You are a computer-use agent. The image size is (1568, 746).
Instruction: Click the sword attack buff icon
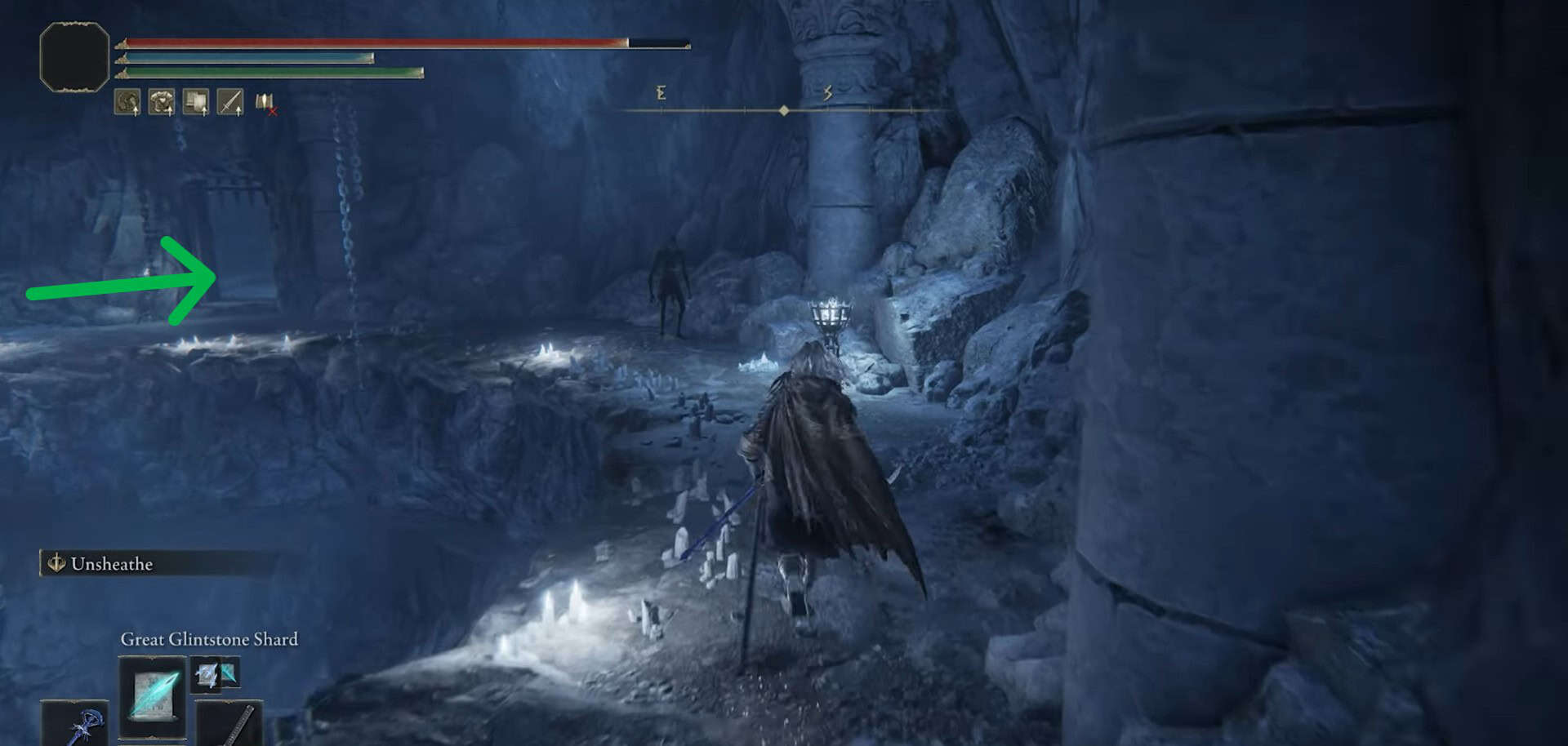point(230,102)
